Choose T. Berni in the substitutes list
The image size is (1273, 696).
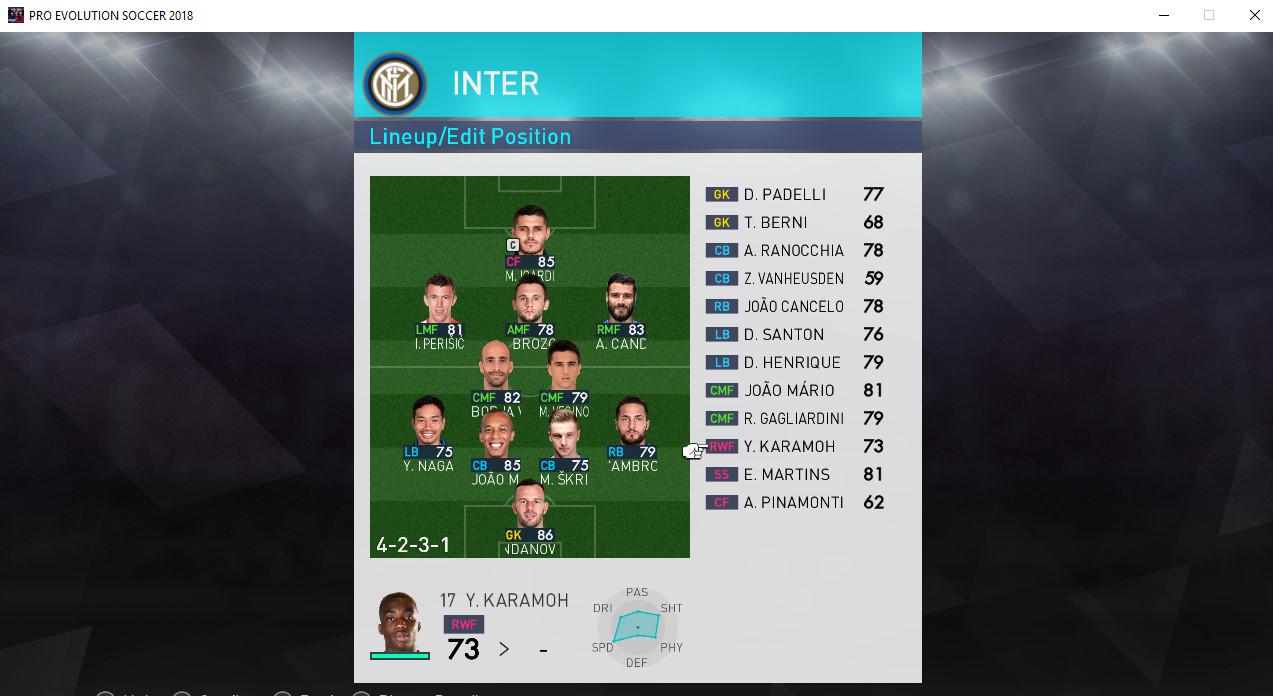(x=794, y=223)
